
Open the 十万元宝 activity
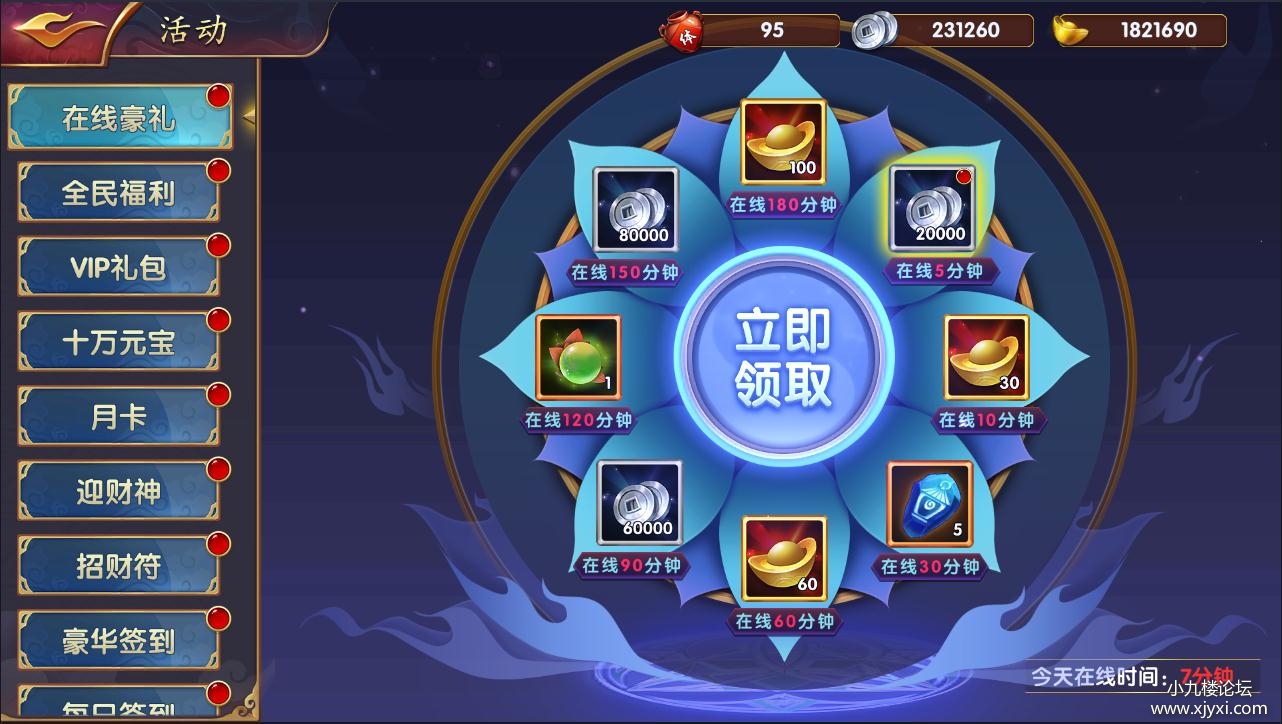tap(119, 341)
